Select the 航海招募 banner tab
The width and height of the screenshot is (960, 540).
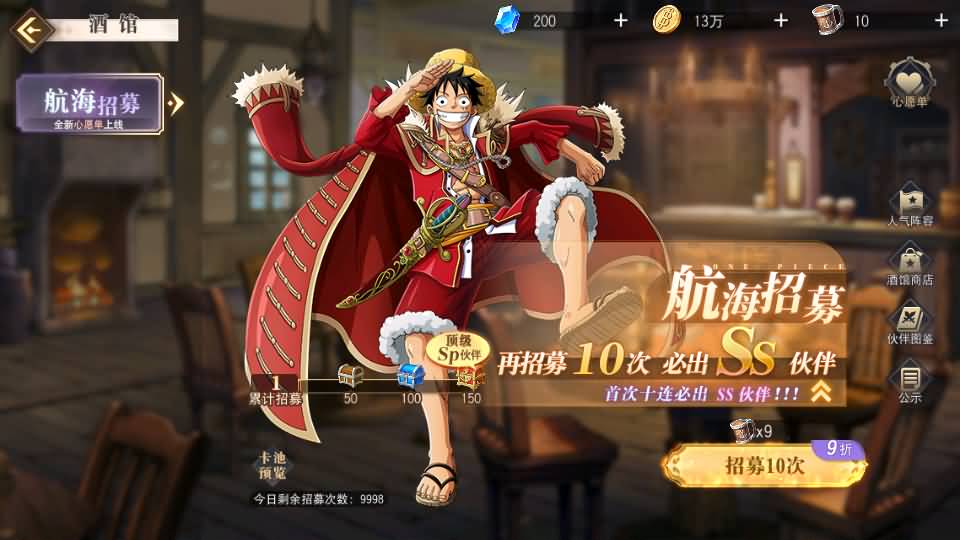90,104
